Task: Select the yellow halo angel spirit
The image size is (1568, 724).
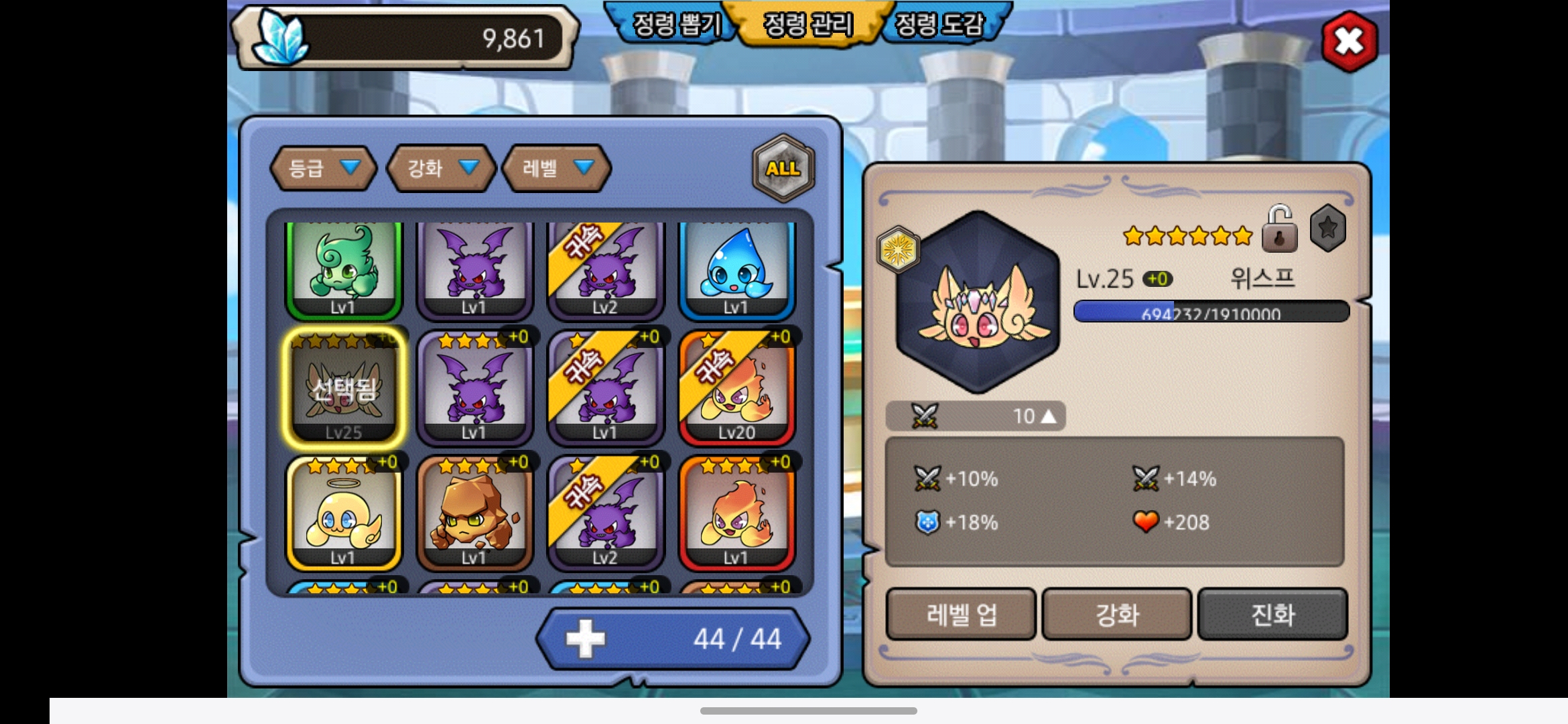Action: (344, 514)
